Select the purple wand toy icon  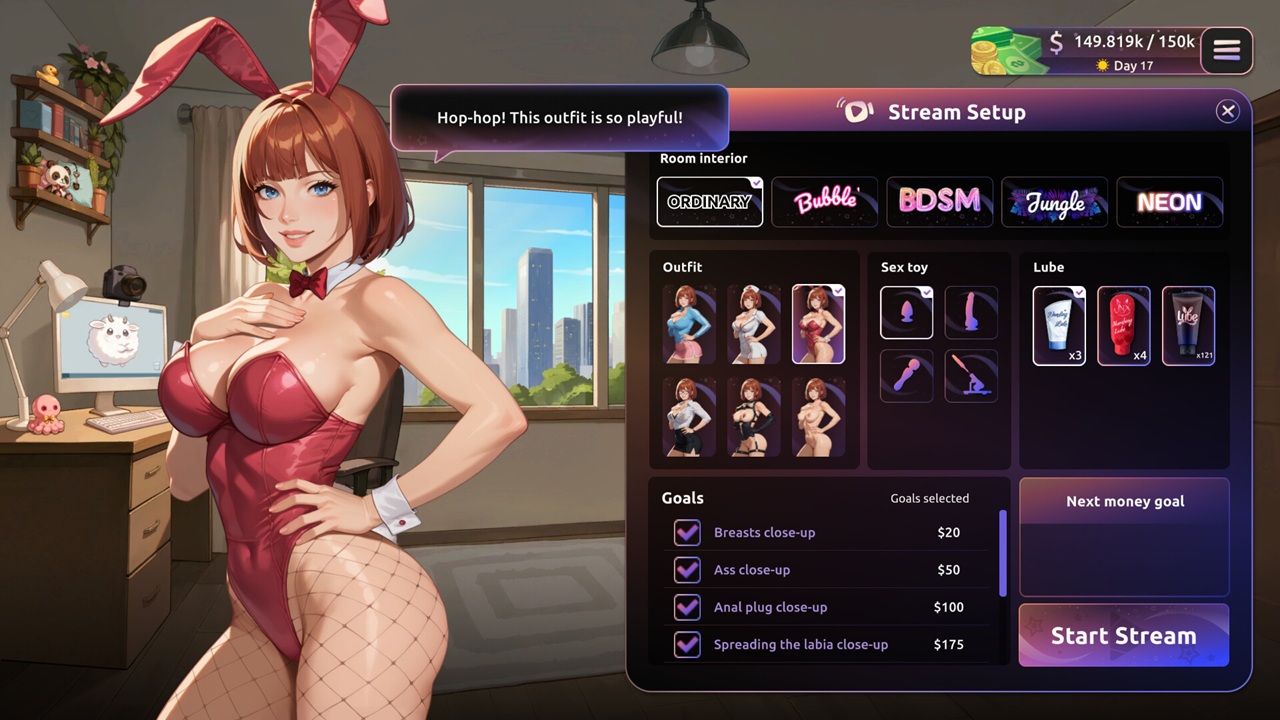[x=906, y=376]
